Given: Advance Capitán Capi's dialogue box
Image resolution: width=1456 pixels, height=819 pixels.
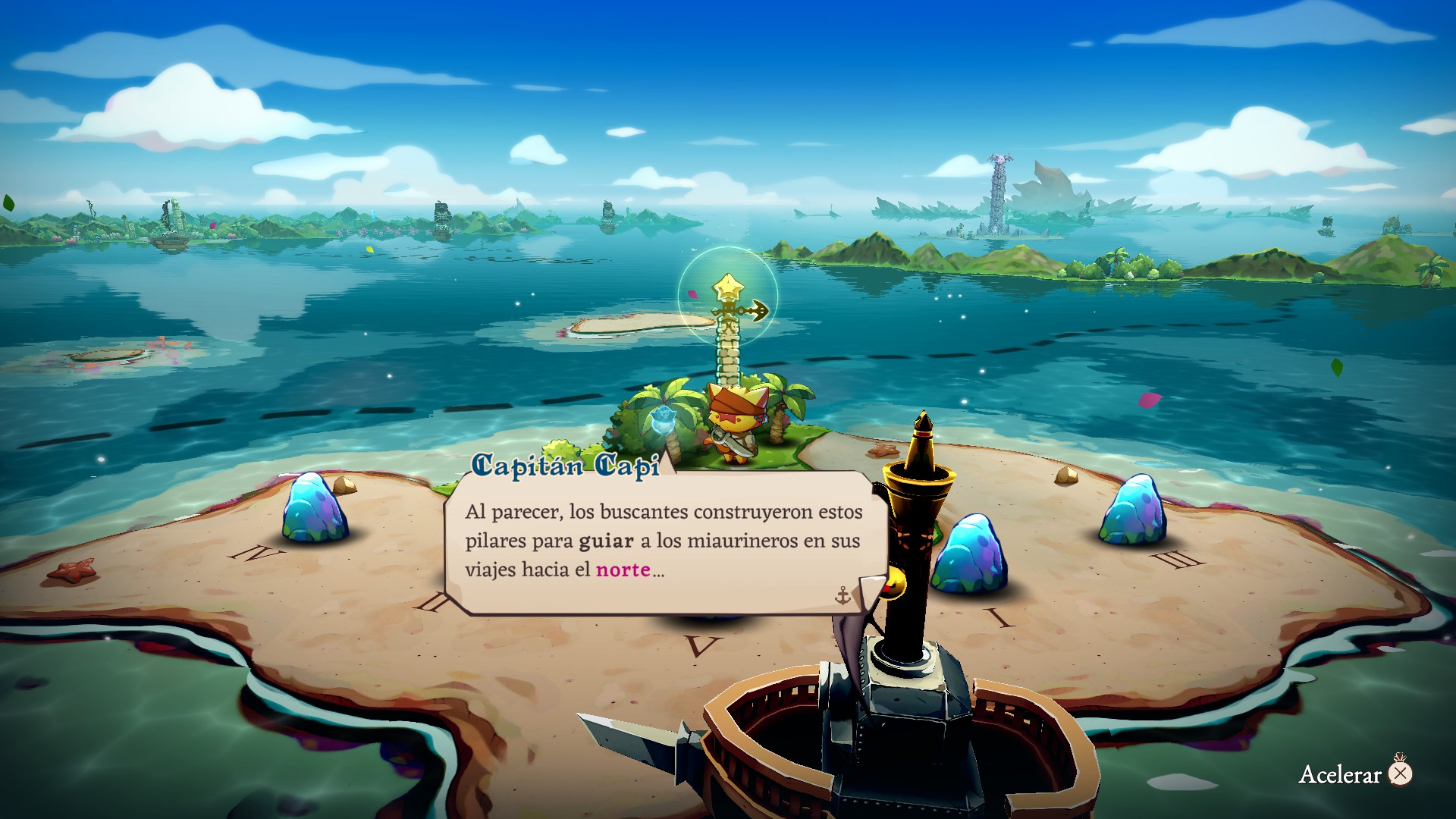Looking at the screenshot, I should tap(664, 541).
